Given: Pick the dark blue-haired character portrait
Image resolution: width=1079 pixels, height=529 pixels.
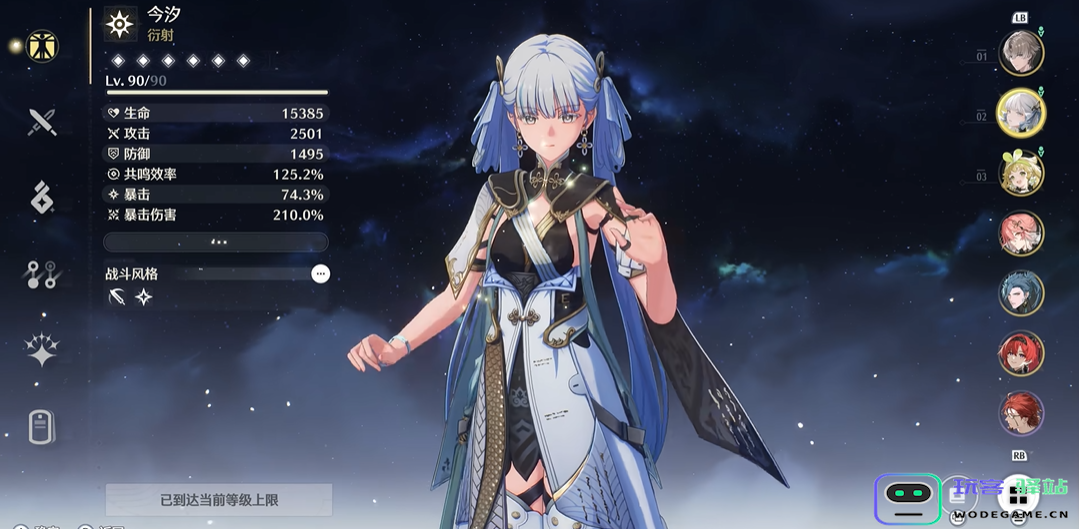Looking at the screenshot, I should (1021, 294).
